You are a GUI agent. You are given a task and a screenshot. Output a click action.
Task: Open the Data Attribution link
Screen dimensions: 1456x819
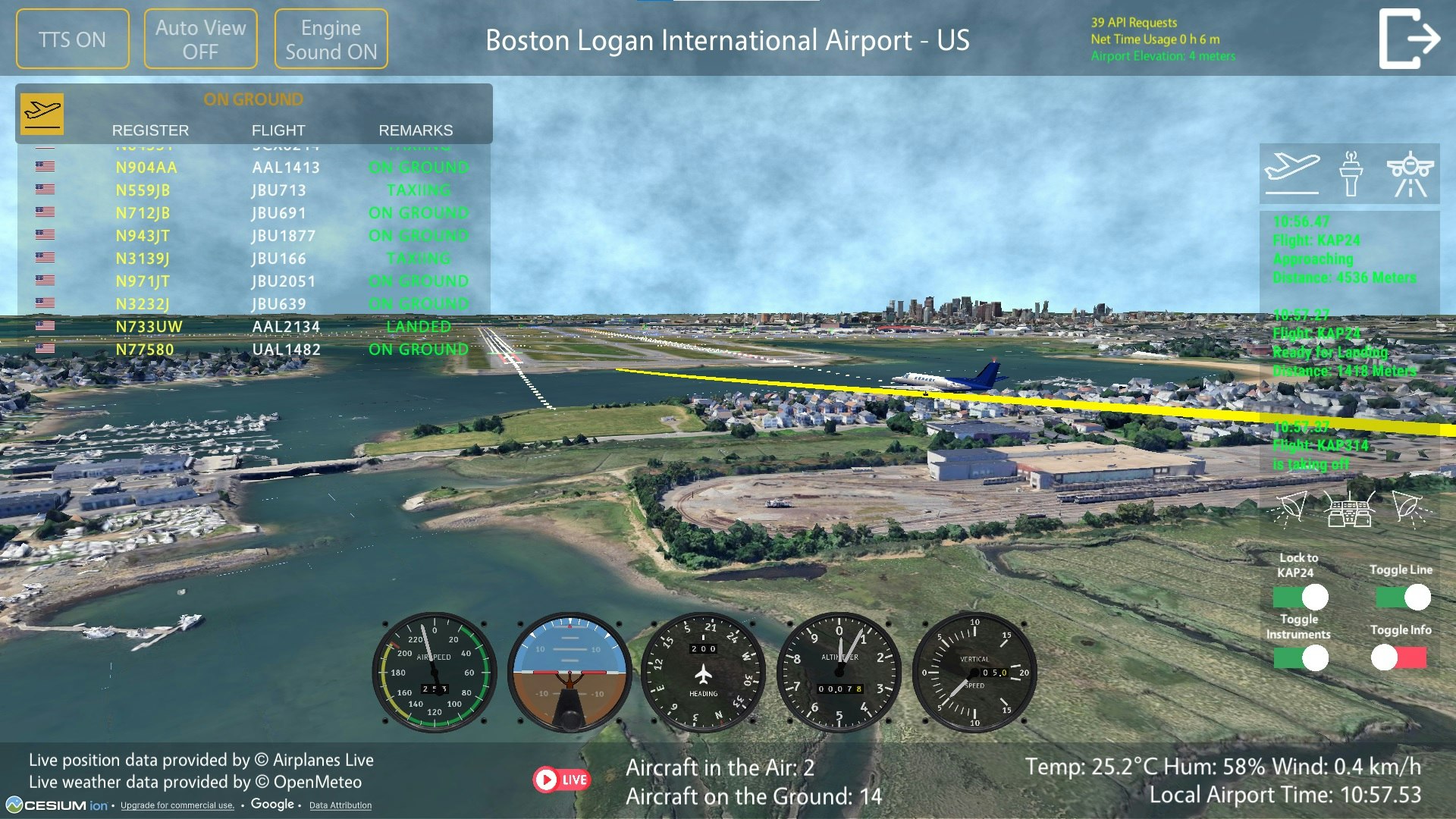point(340,806)
